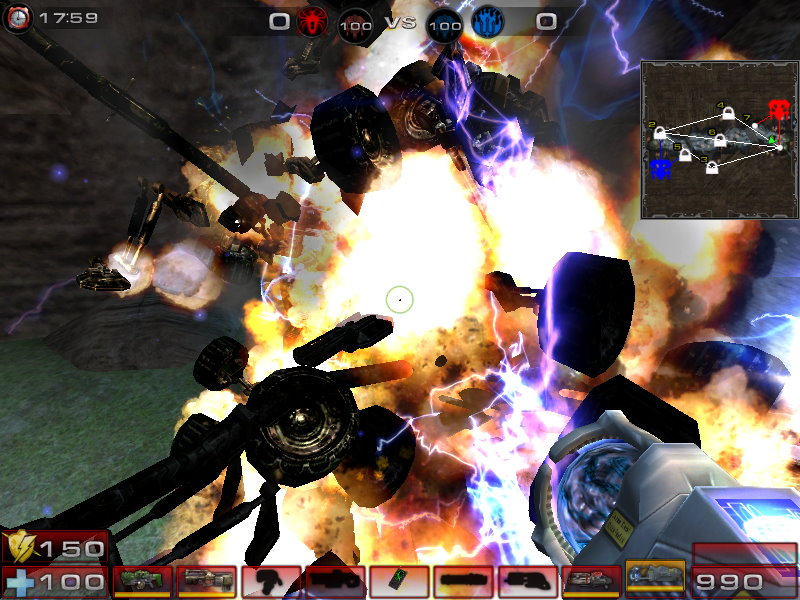Screen dimensions: 800x600
Task: Choose power node 4 on the minimap
Action: [728, 114]
